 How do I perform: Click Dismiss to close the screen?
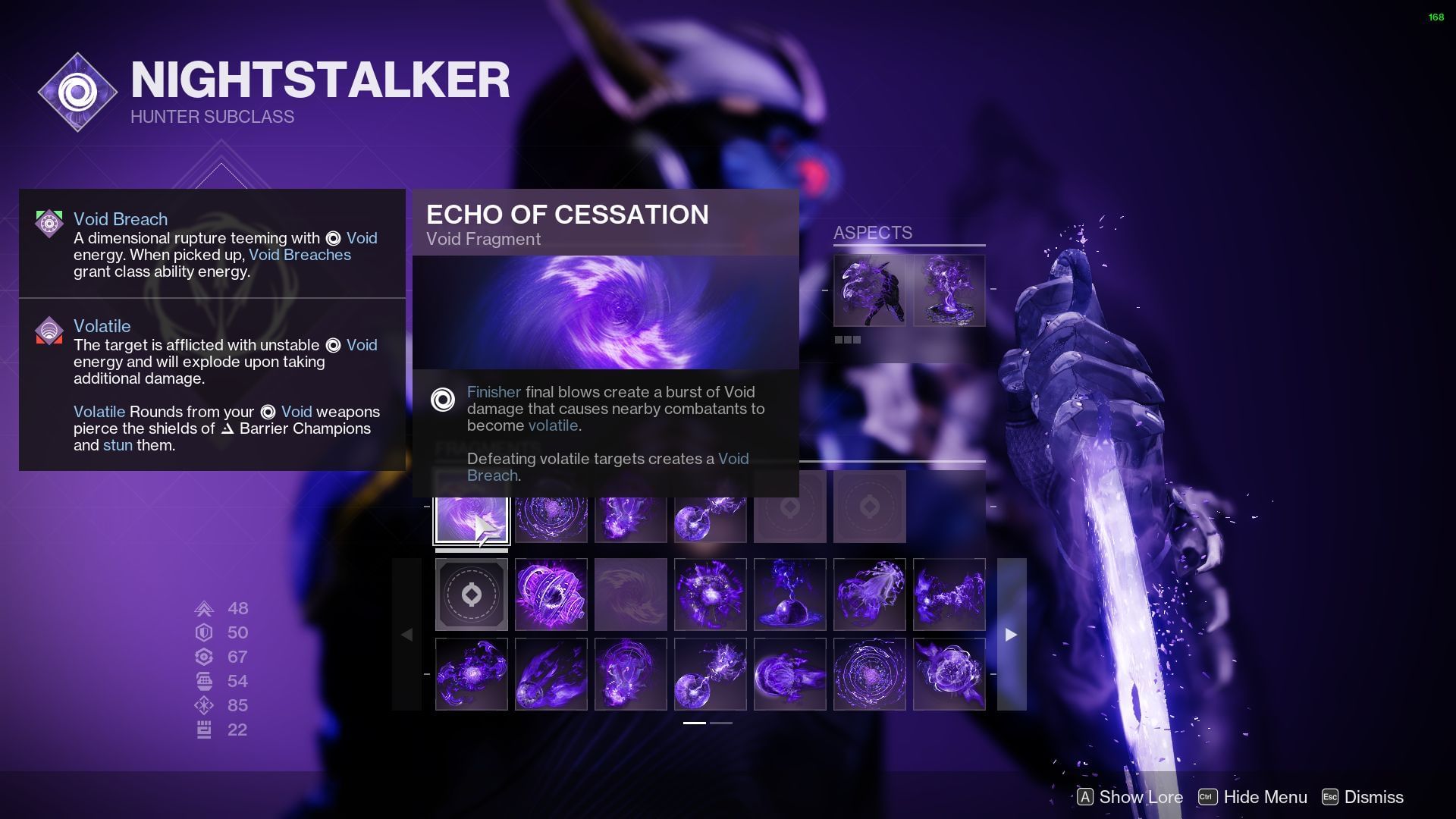pos(1374,797)
